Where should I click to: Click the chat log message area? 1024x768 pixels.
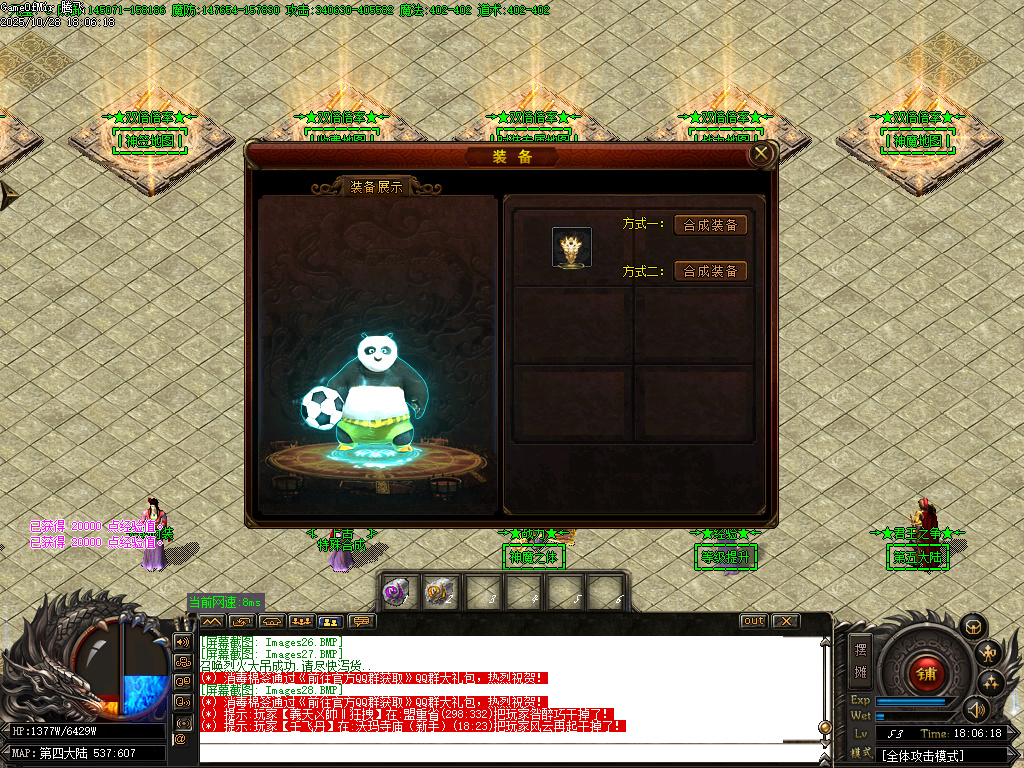coord(500,690)
